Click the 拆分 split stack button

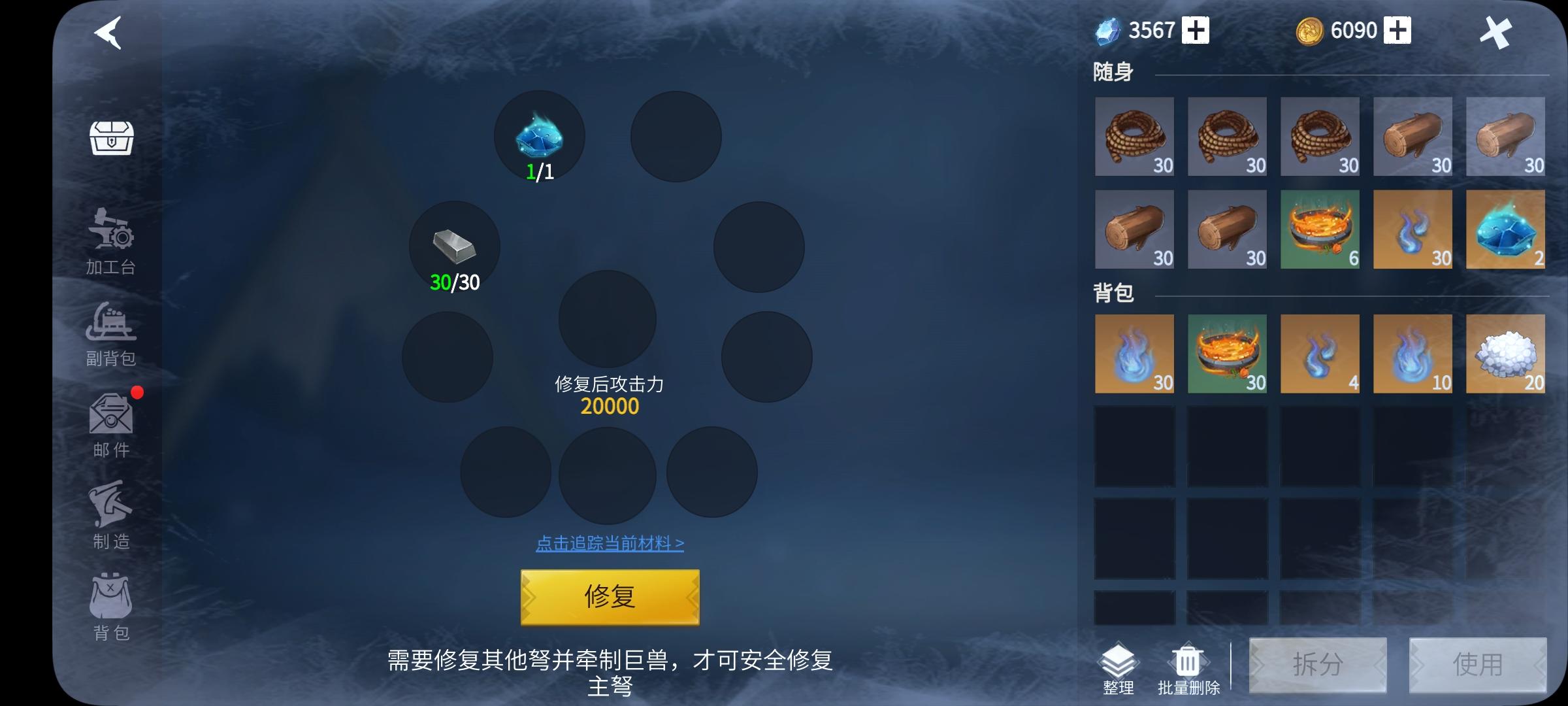point(1318,664)
